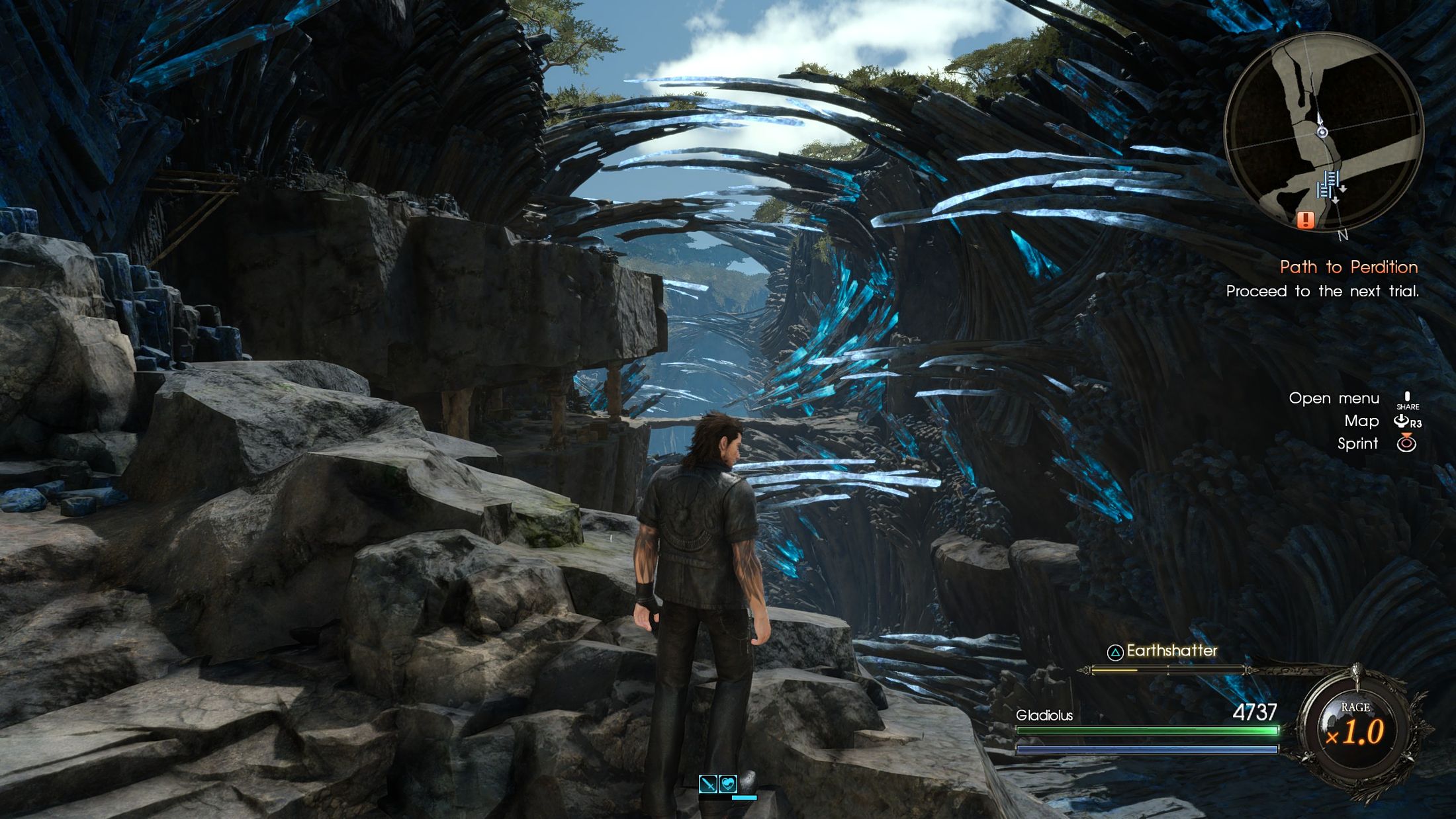Select the player position marker on minimap
Viewport: 1456px width, 819px height.
click(1322, 132)
